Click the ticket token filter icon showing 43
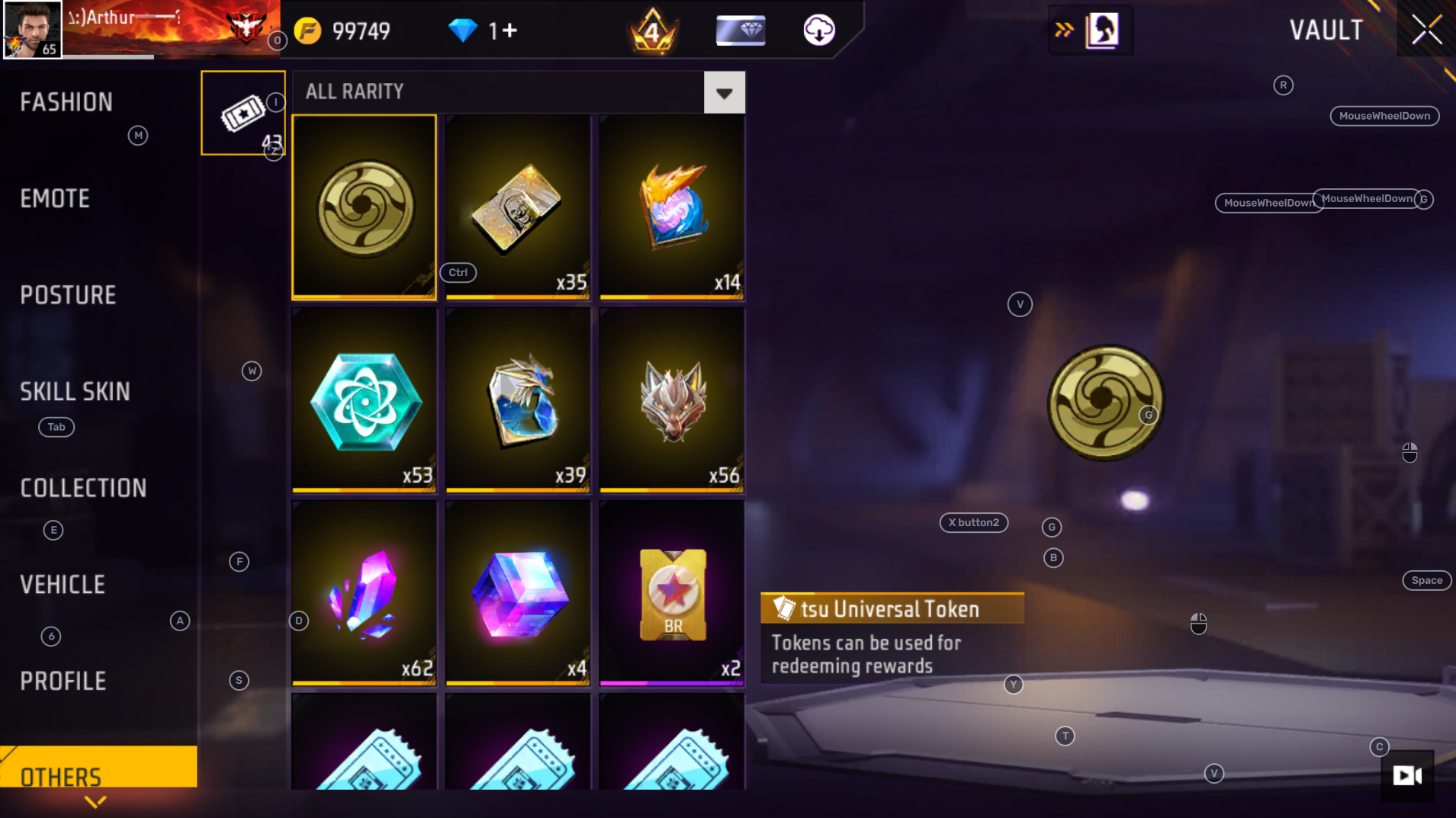Screen dimensions: 1456x818 pyautogui.click(x=243, y=113)
